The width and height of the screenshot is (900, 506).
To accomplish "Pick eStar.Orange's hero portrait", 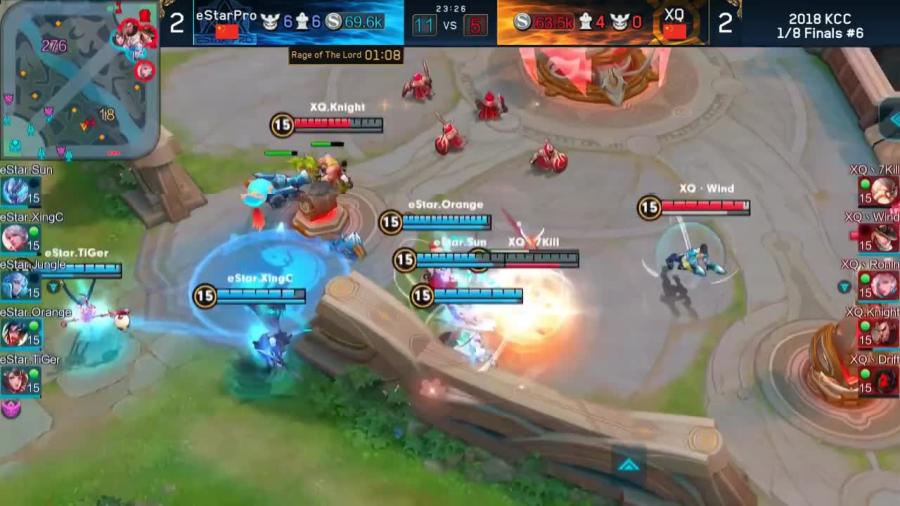I will [14, 333].
